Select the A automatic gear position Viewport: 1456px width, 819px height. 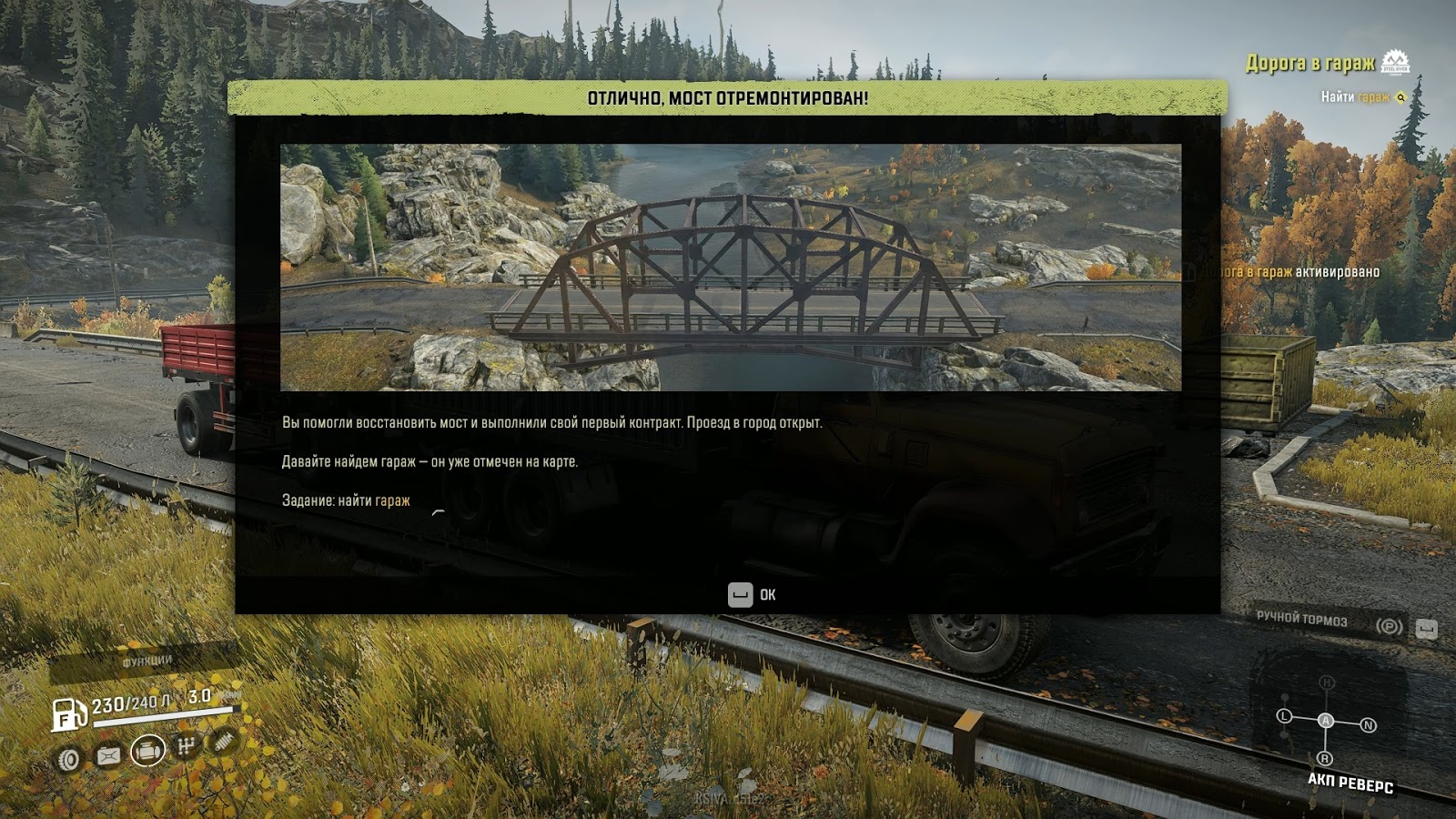click(1326, 721)
